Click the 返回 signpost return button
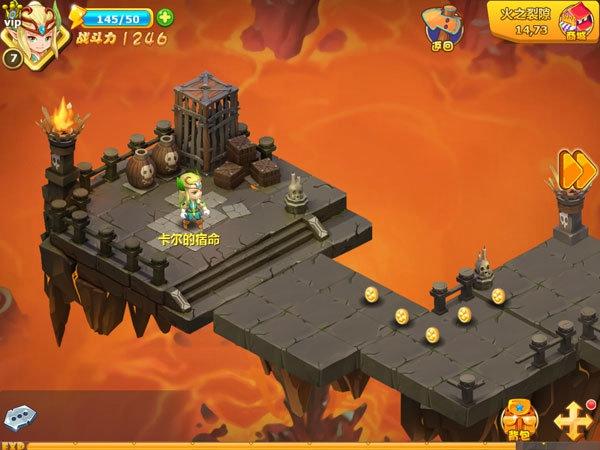This screenshot has height=450, width=600. [x=441, y=29]
